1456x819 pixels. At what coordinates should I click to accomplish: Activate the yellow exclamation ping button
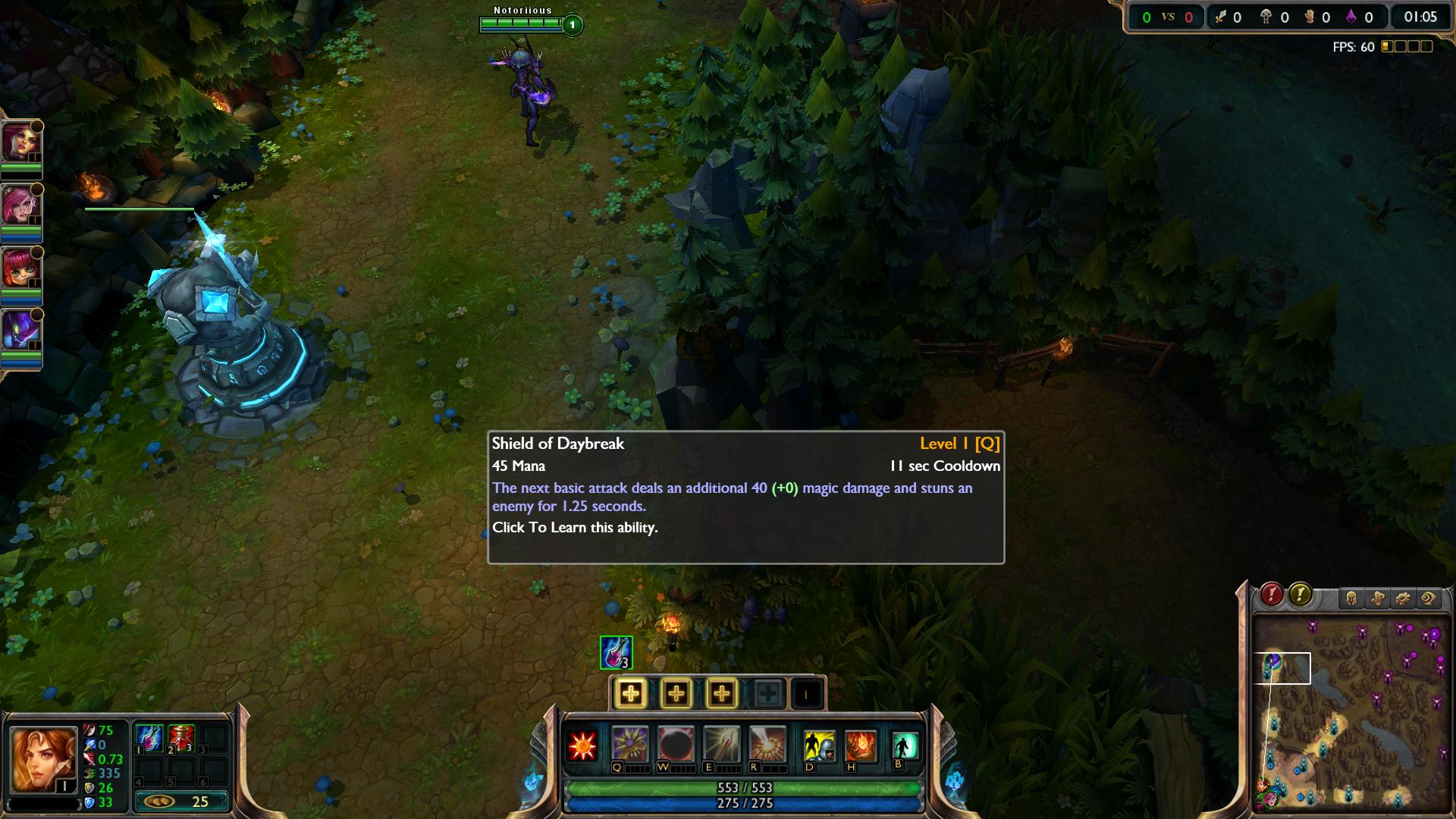click(x=1300, y=595)
